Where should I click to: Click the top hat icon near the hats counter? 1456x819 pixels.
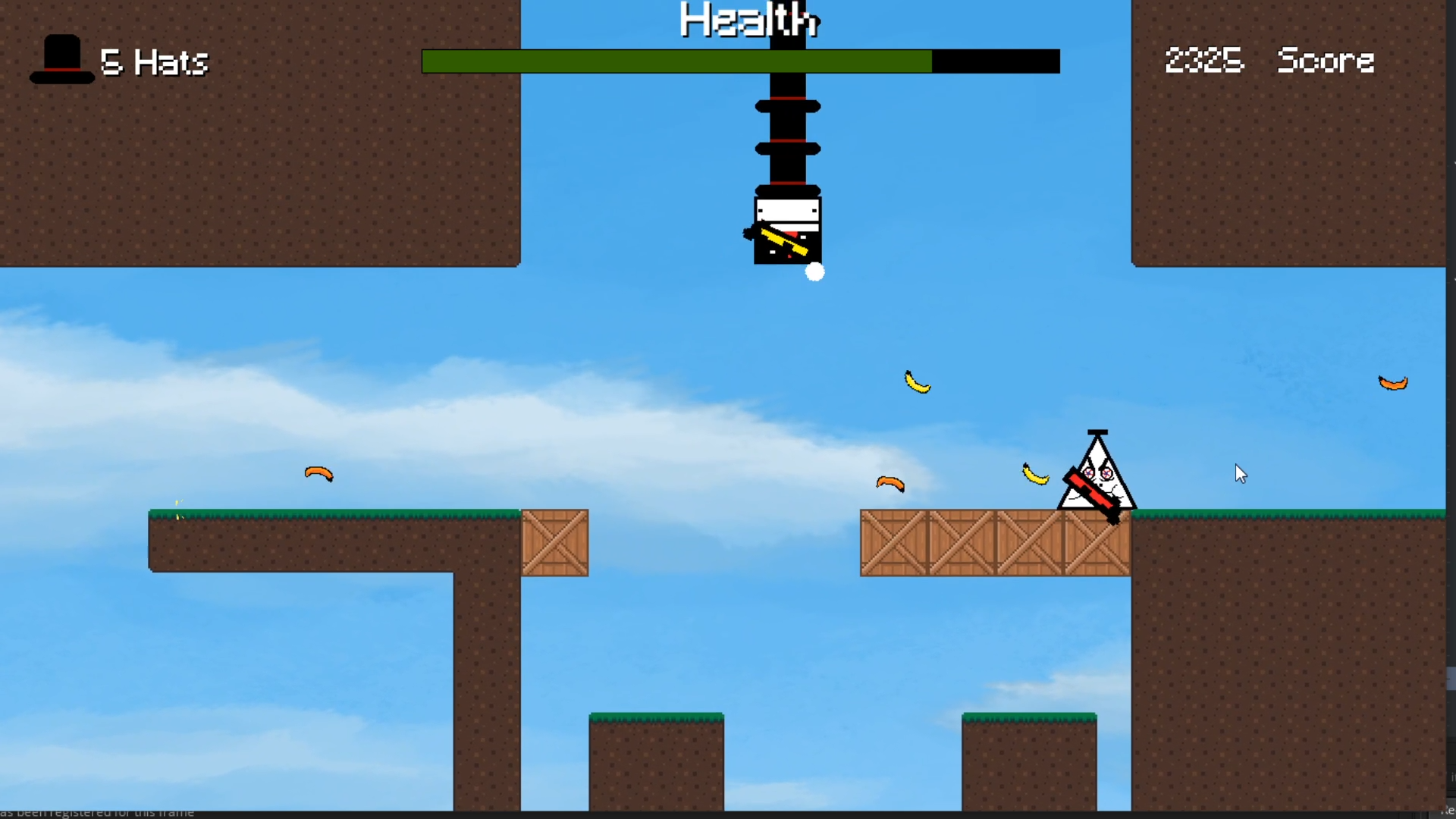click(x=61, y=61)
